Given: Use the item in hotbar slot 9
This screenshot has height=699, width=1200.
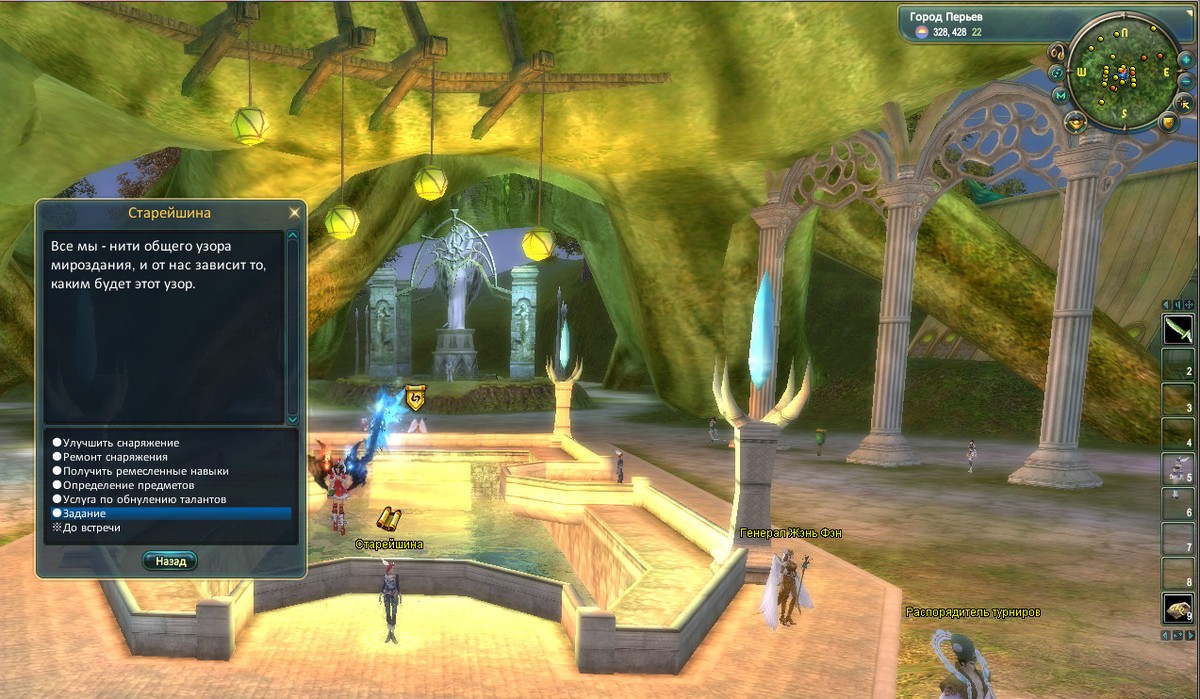Looking at the screenshot, I should (1177, 608).
